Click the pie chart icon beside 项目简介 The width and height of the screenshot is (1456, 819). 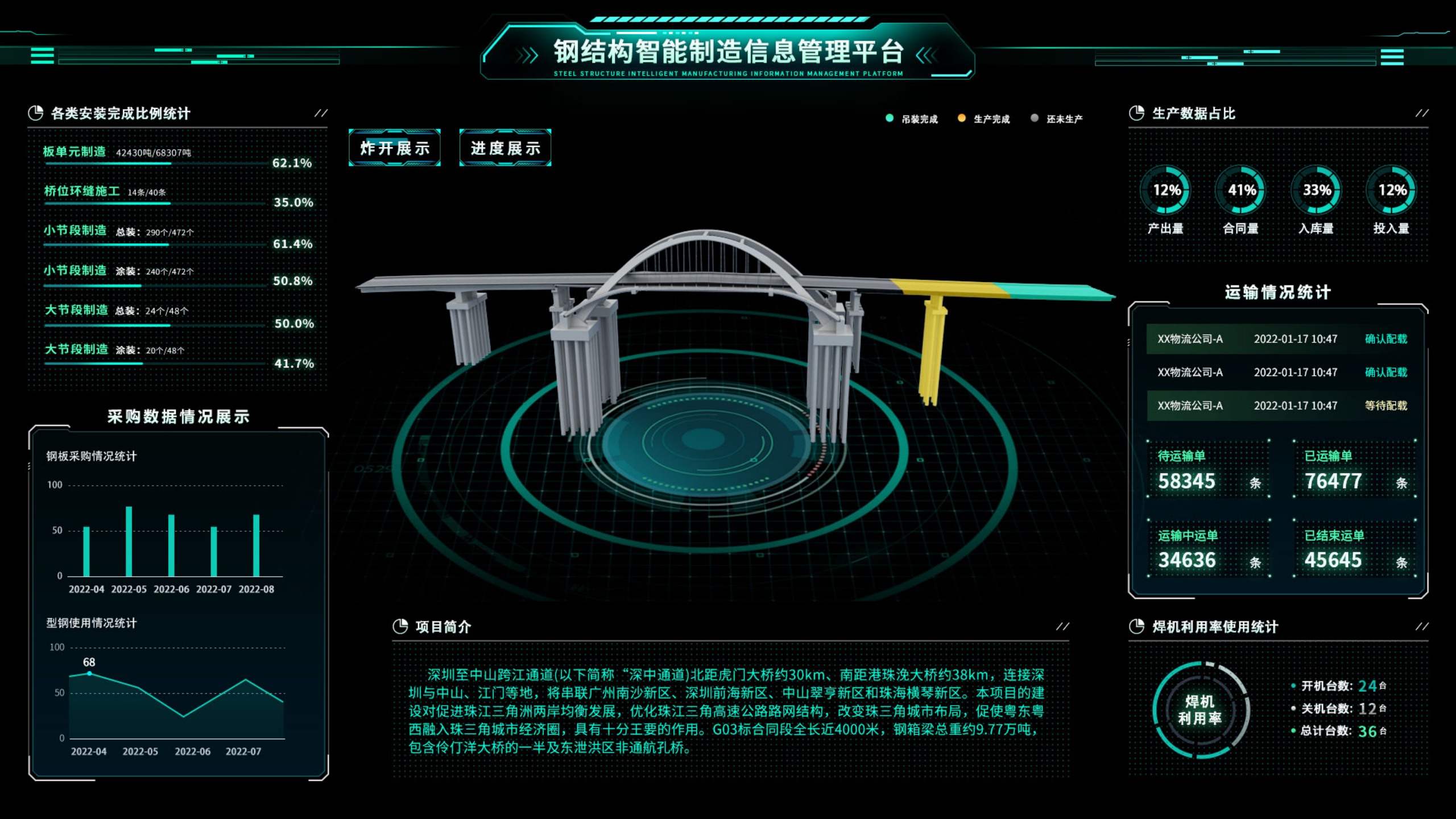(x=402, y=627)
